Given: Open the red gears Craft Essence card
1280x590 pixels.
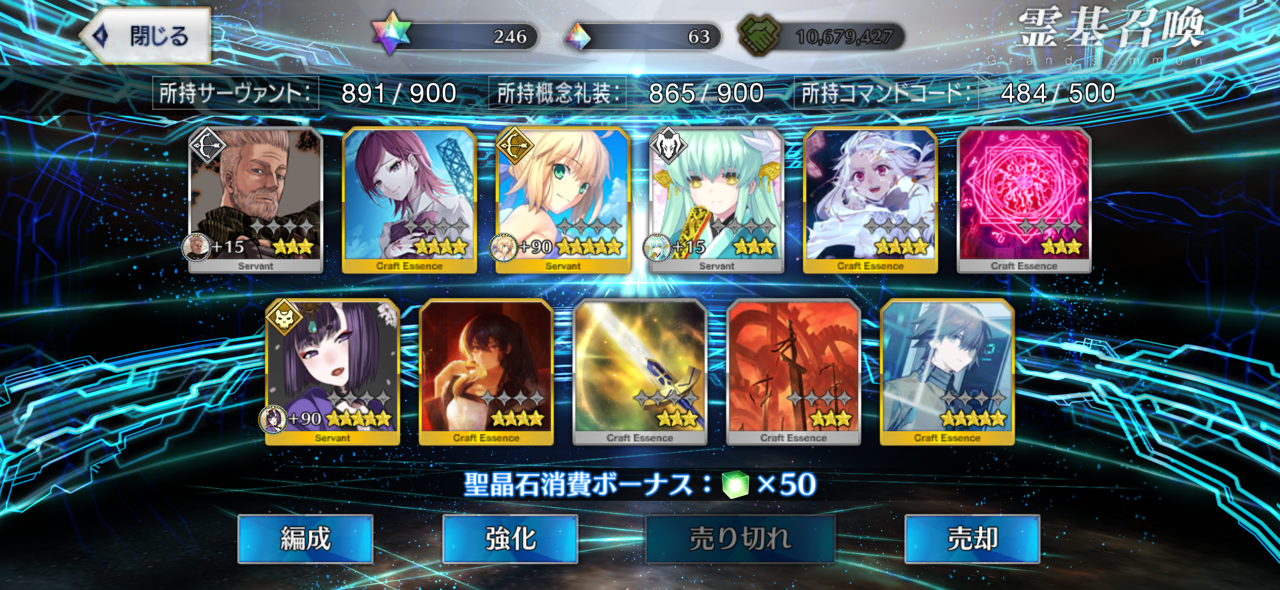Looking at the screenshot, I should click(x=793, y=371).
